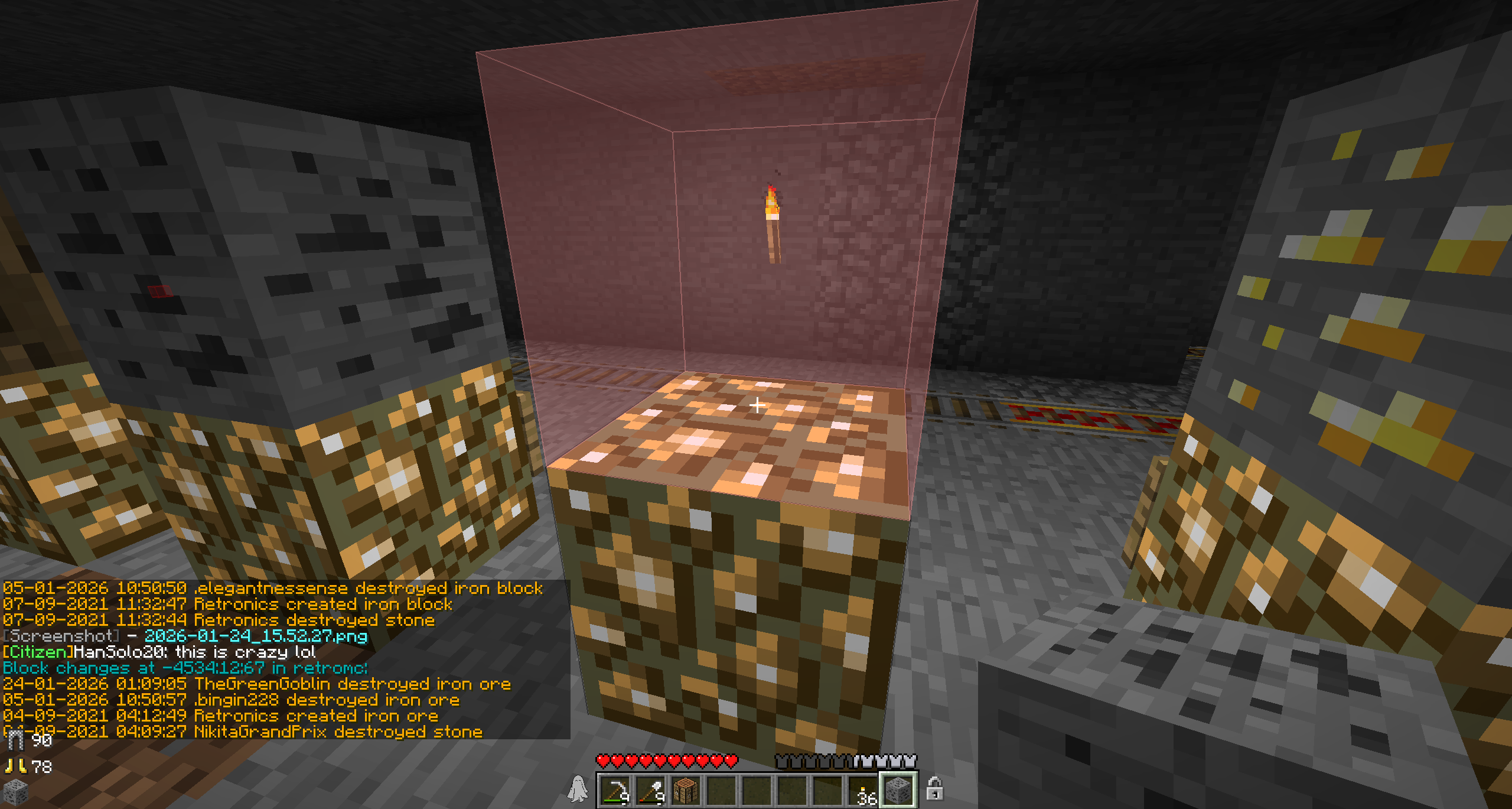Select the pickaxe hotbar slot
1512x809 pixels.
[615, 790]
